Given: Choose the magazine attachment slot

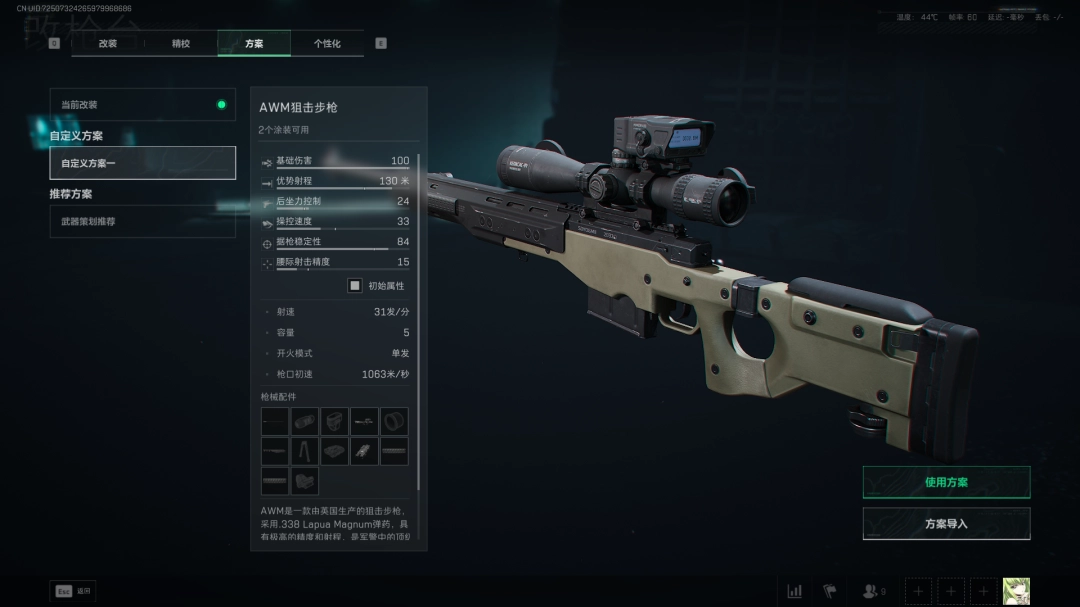Looking at the screenshot, I should (x=335, y=451).
